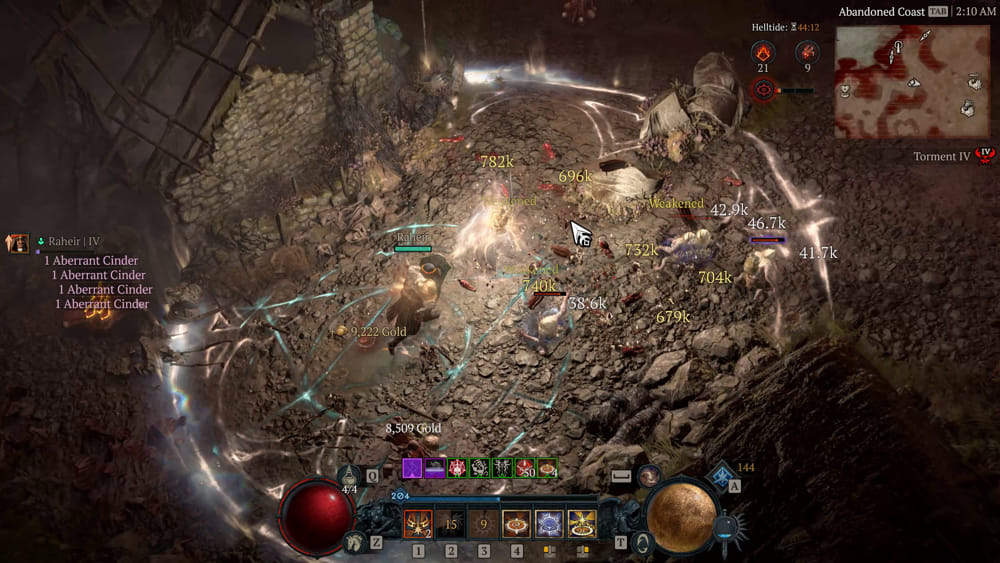Summon the mount with the horse icon
This screenshot has width=1000, height=563.
350,541
